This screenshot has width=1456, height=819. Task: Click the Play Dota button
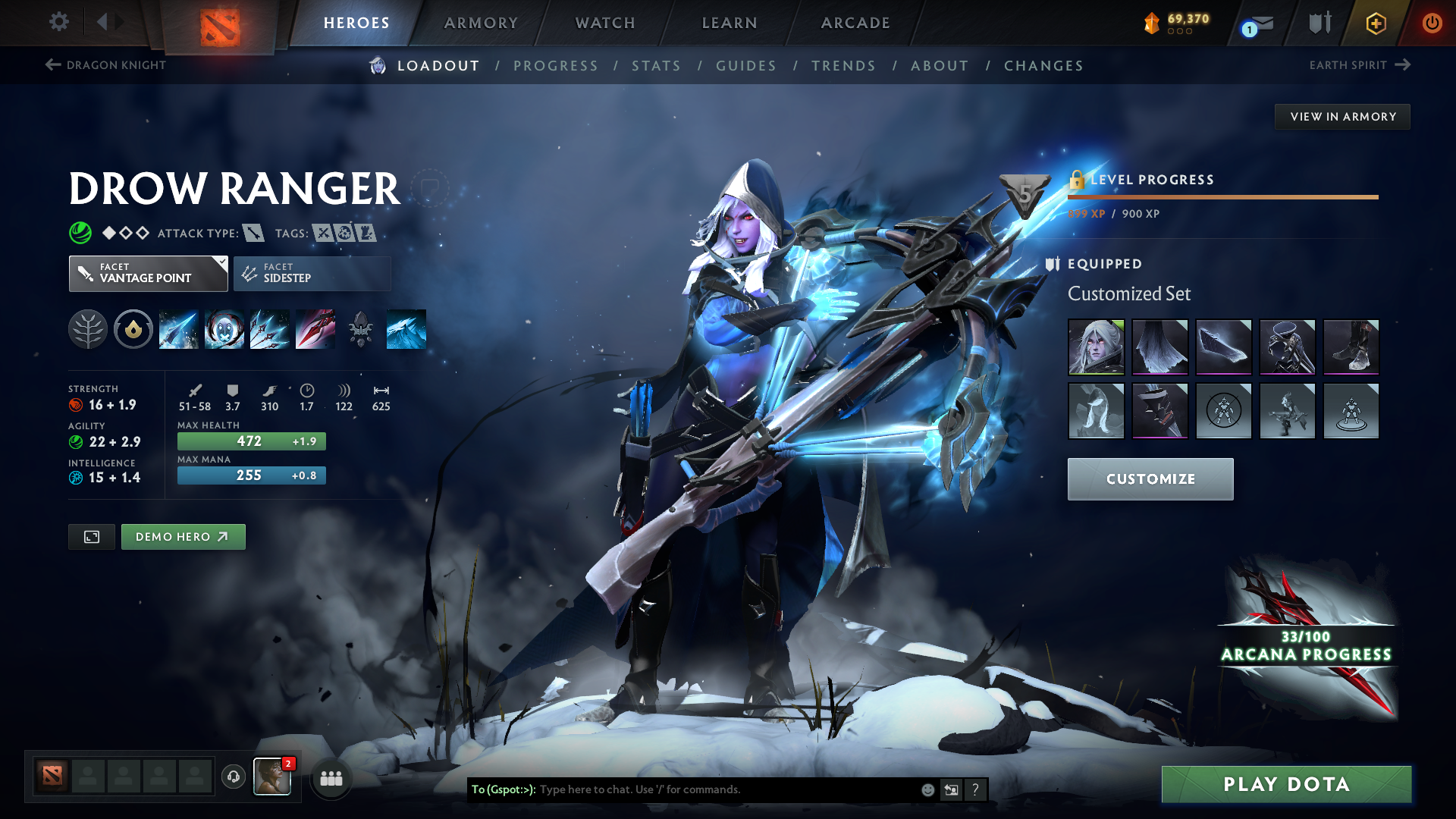1287,785
